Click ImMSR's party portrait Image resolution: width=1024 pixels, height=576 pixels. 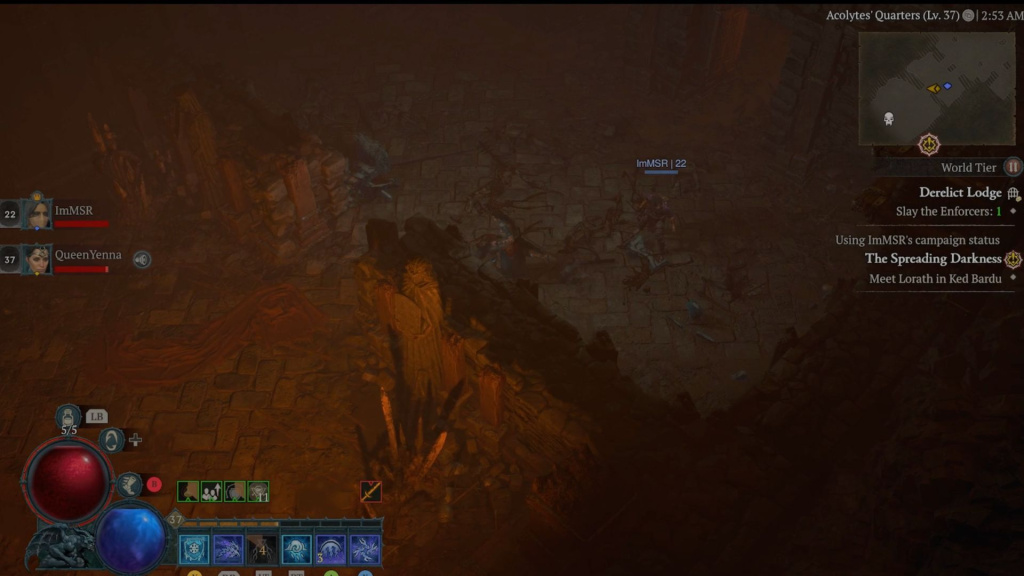tap(37, 213)
